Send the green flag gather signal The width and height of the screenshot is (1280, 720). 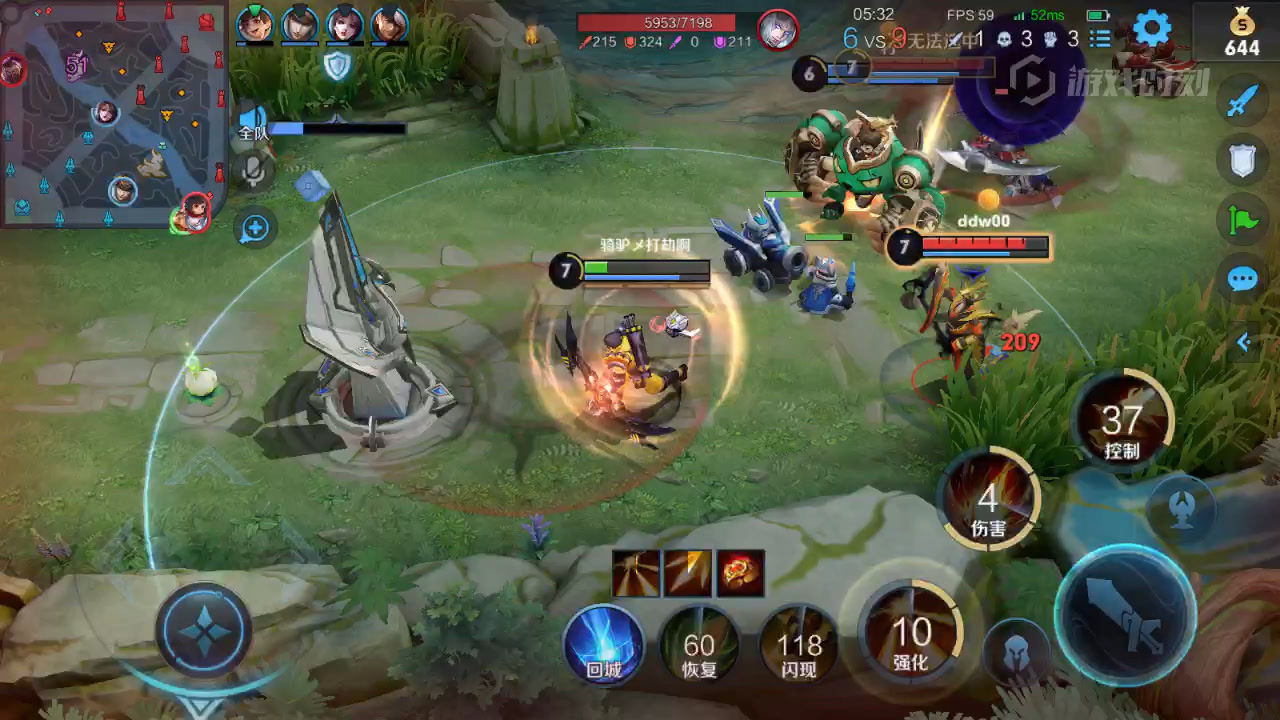1242,220
